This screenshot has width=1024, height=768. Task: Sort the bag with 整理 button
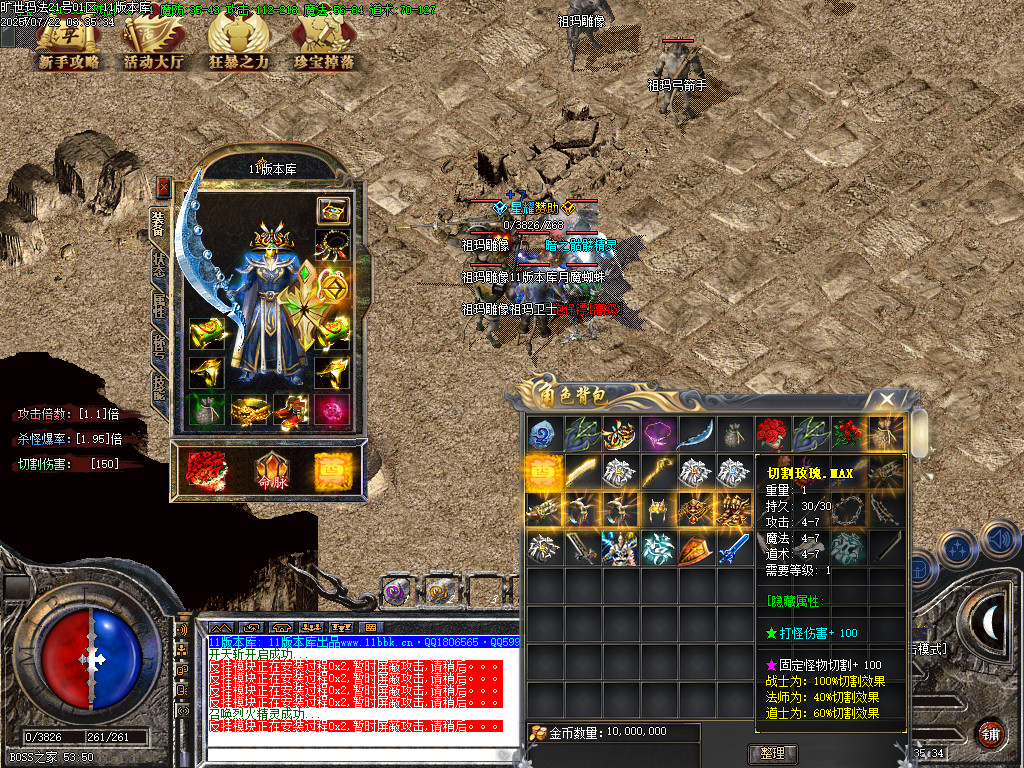click(772, 753)
